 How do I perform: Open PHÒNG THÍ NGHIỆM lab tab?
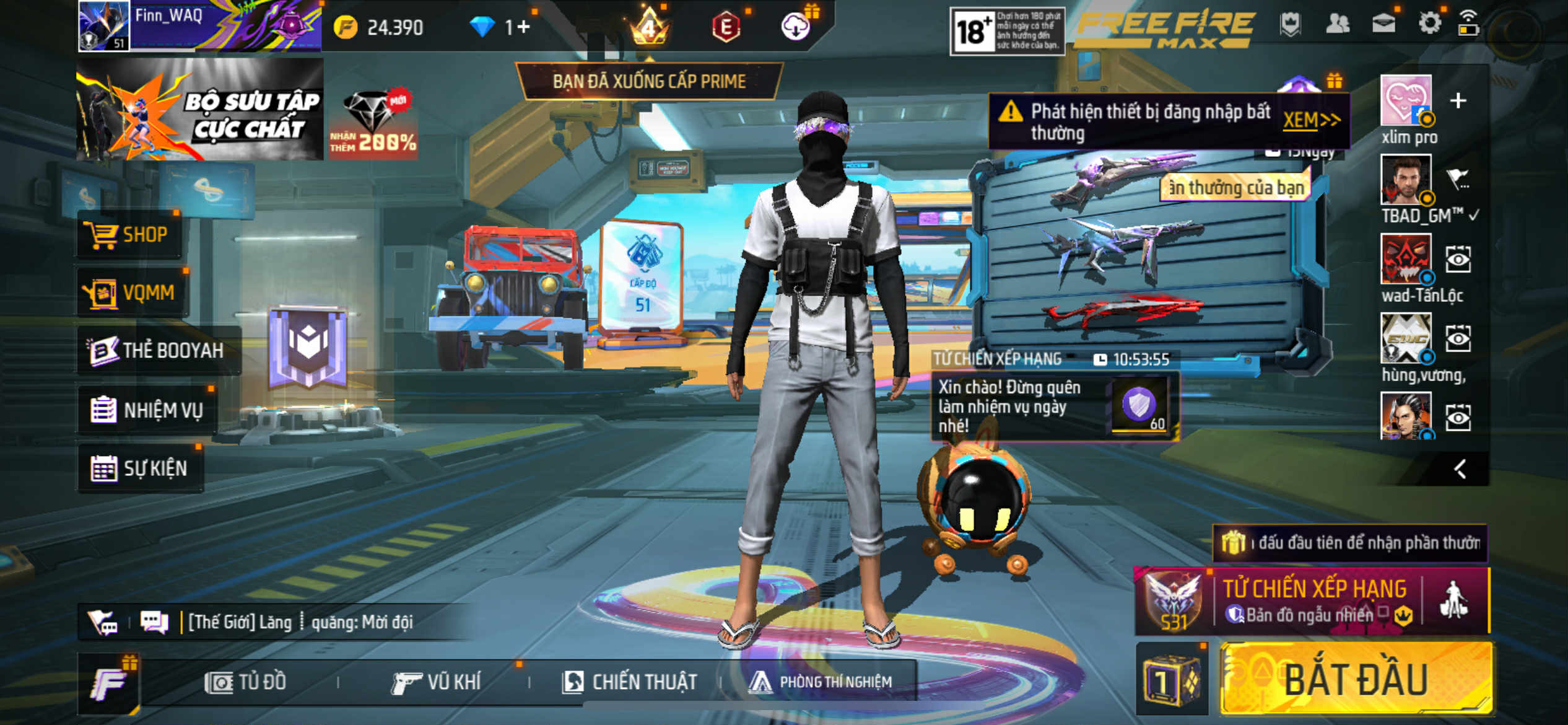click(821, 682)
